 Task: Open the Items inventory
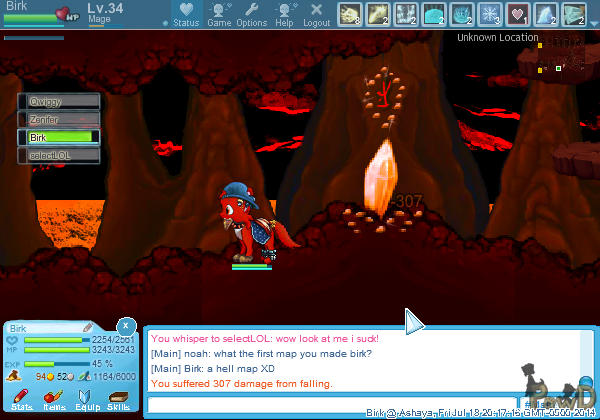[x=54, y=399]
